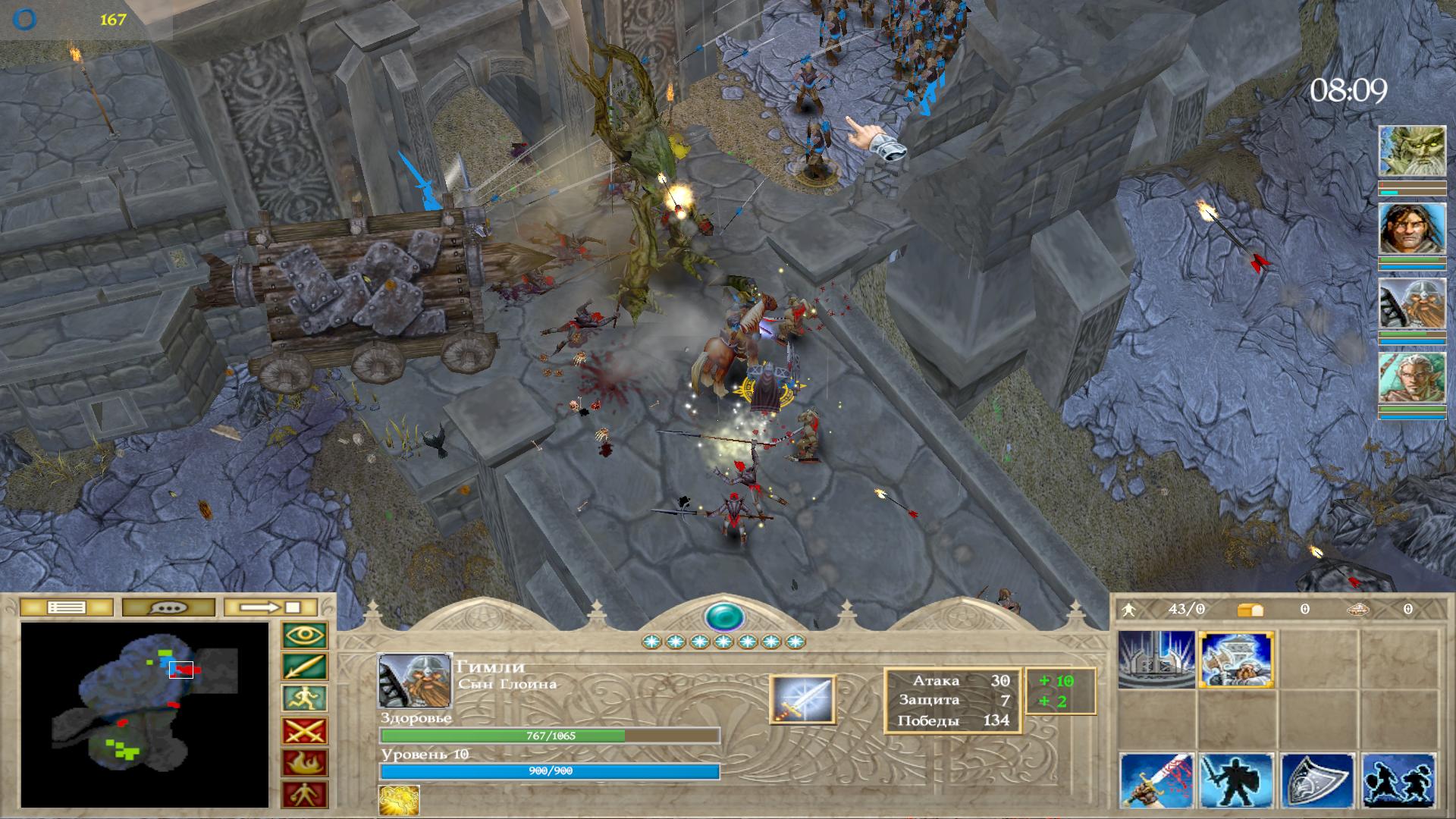Viewport: 1456px width, 819px height.
Task: Activate the red flame command icon
Action: (x=304, y=763)
